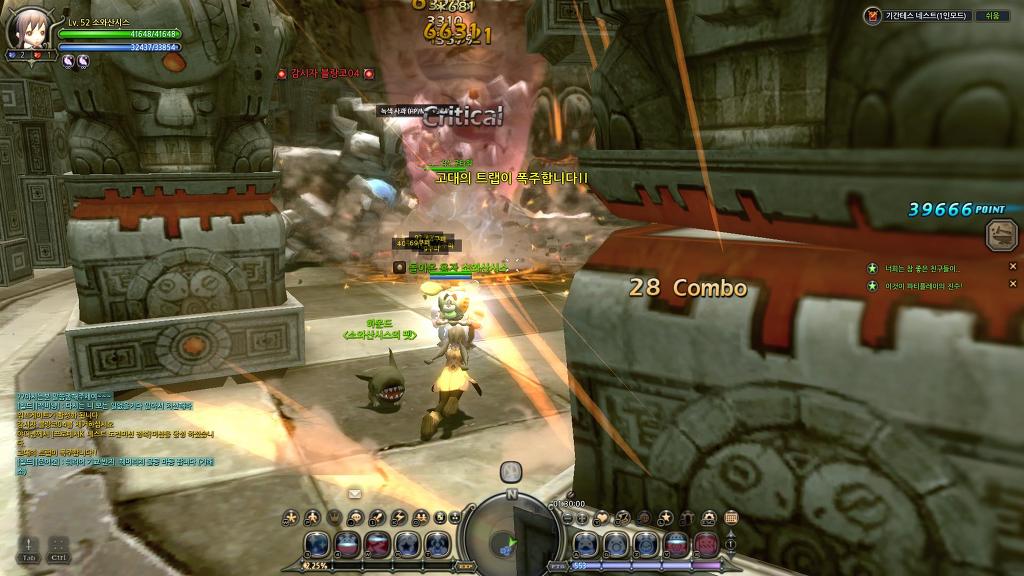Dismiss the lower star notification
Screen dimensions: 1024x576
1012,286
